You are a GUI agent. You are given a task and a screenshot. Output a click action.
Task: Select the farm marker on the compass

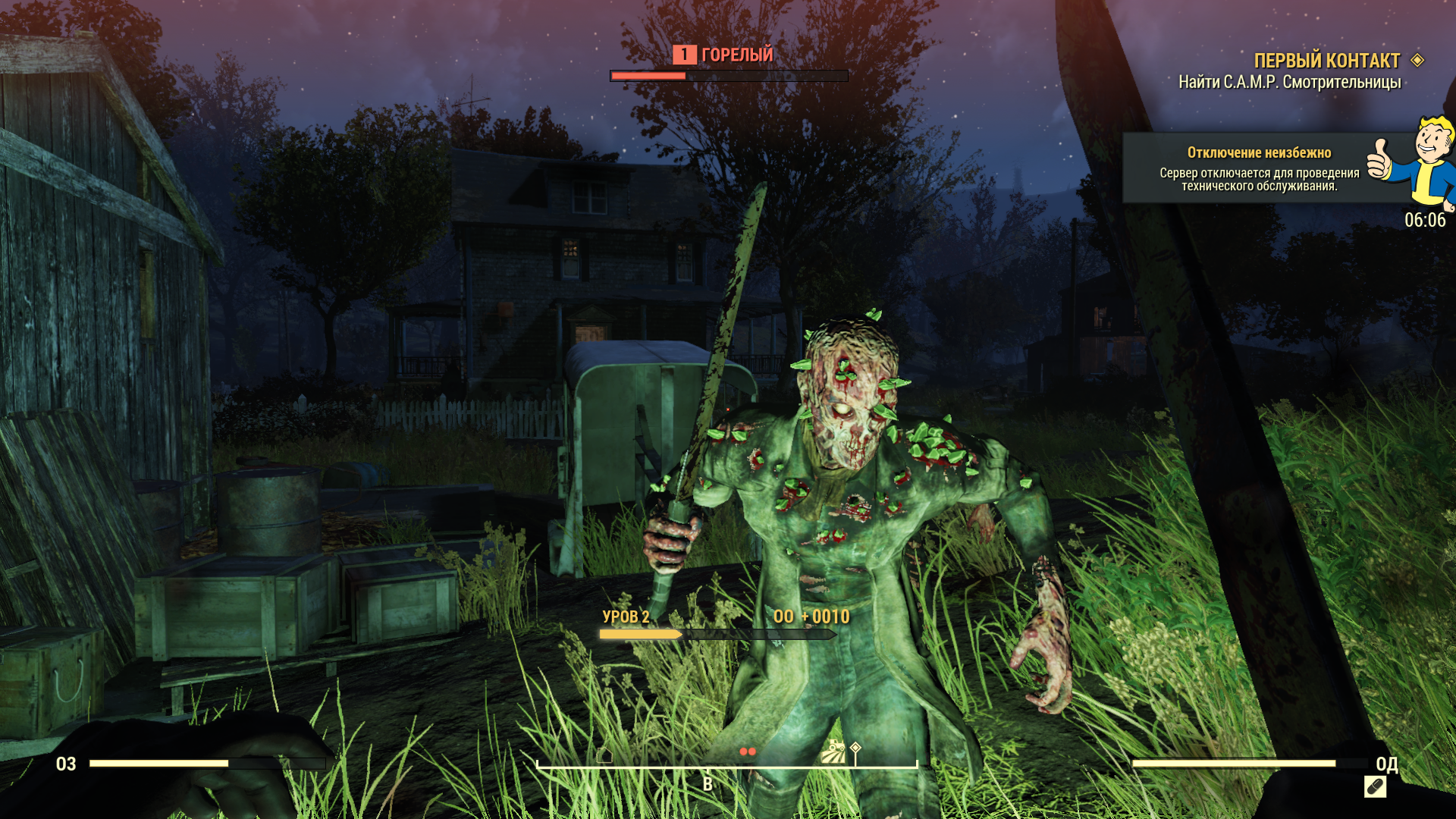(x=833, y=752)
